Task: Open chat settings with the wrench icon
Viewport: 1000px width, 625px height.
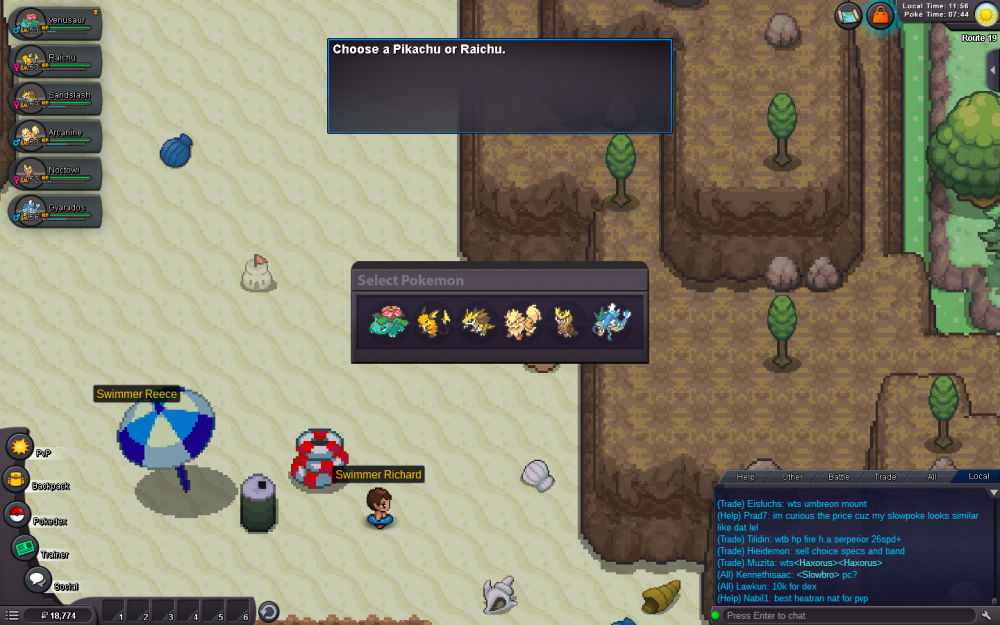Action: tap(987, 615)
